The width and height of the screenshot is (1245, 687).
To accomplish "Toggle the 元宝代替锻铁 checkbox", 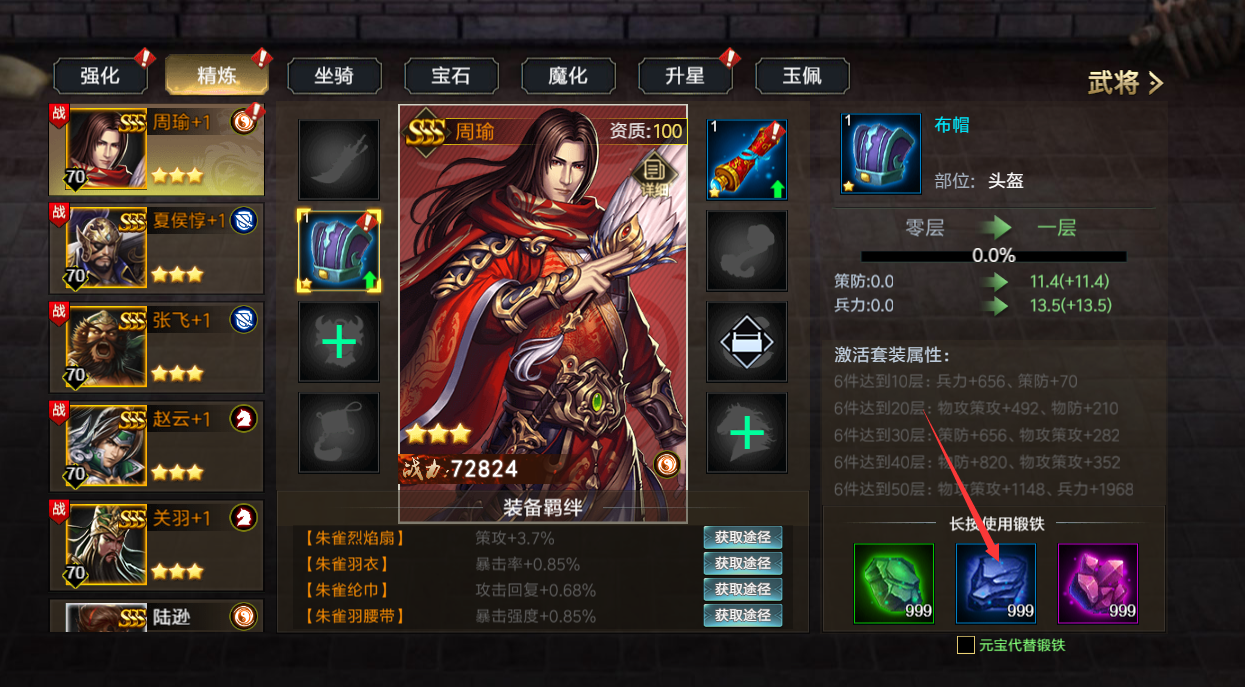I will coord(966,645).
